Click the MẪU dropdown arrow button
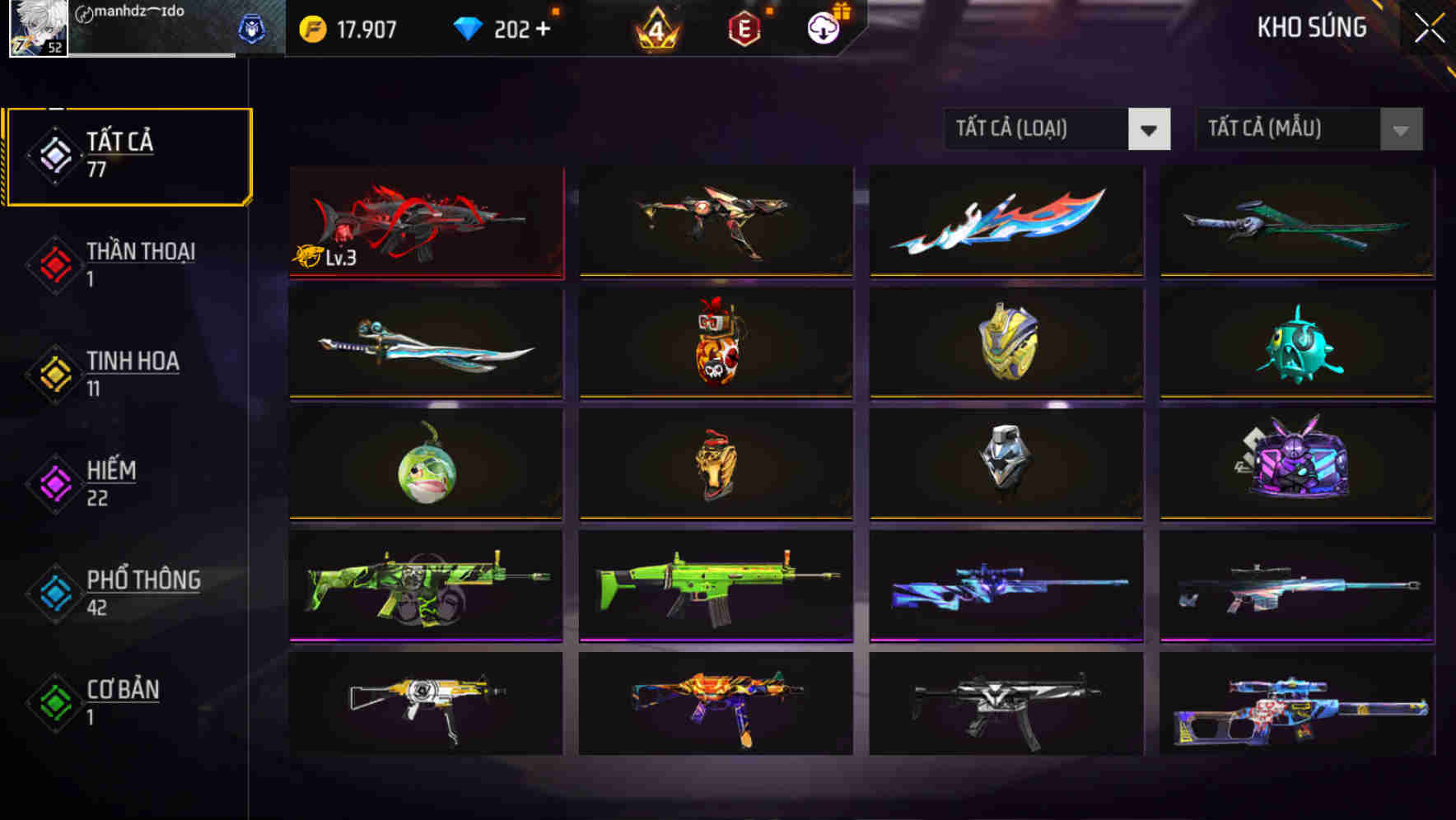The width and height of the screenshot is (1456, 820). [x=1400, y=129]
